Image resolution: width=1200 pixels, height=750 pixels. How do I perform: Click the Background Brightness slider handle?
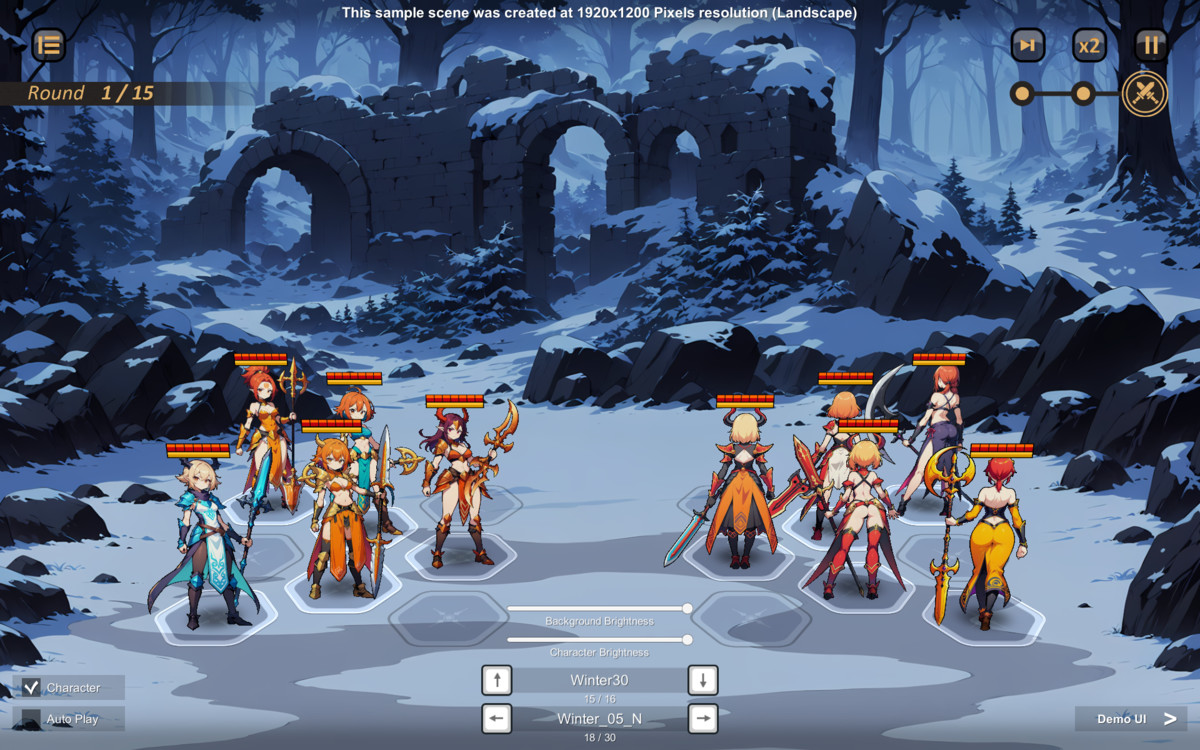pos(687,608)
